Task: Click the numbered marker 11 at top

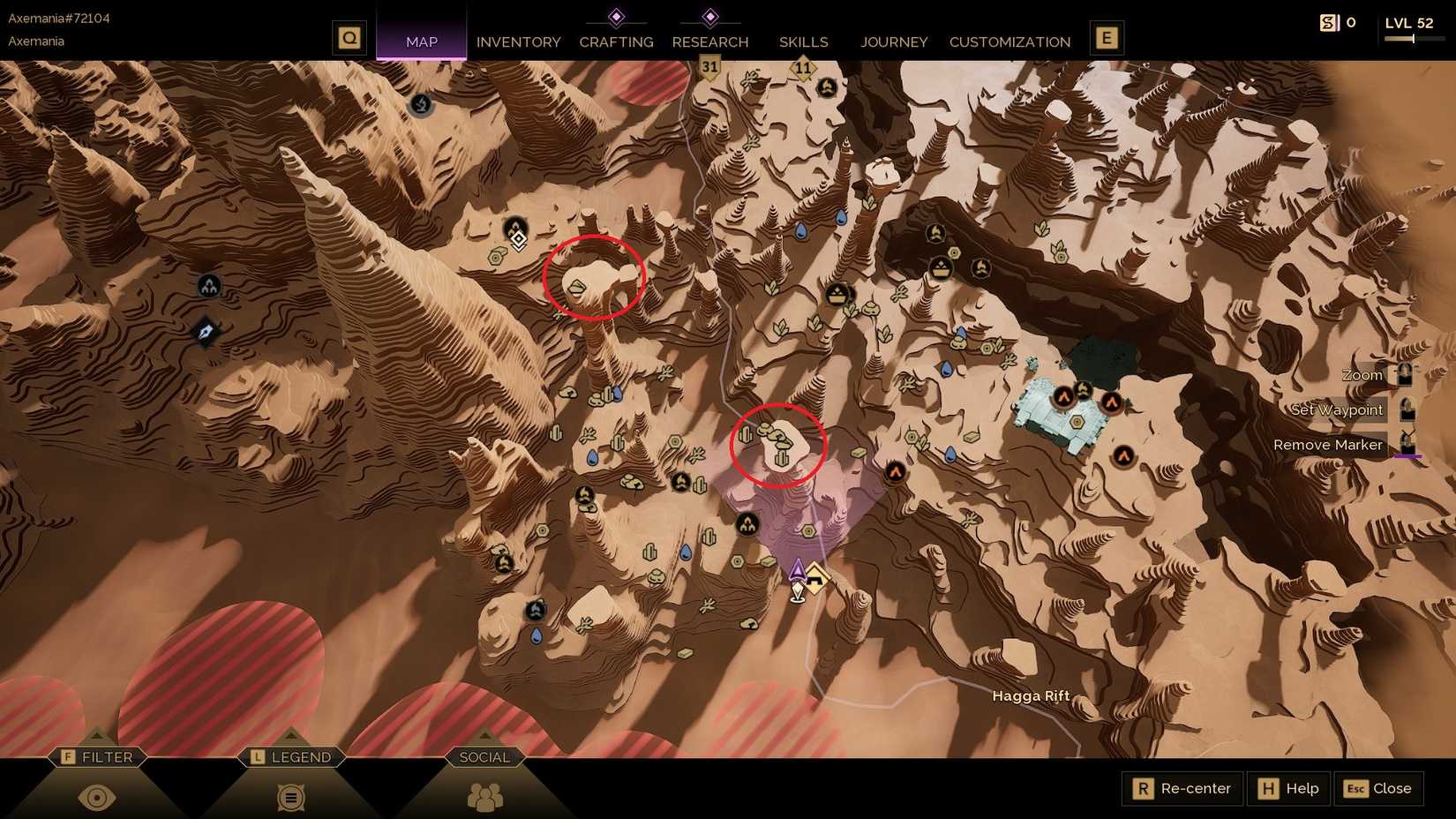Action: [x=804, y=65]
